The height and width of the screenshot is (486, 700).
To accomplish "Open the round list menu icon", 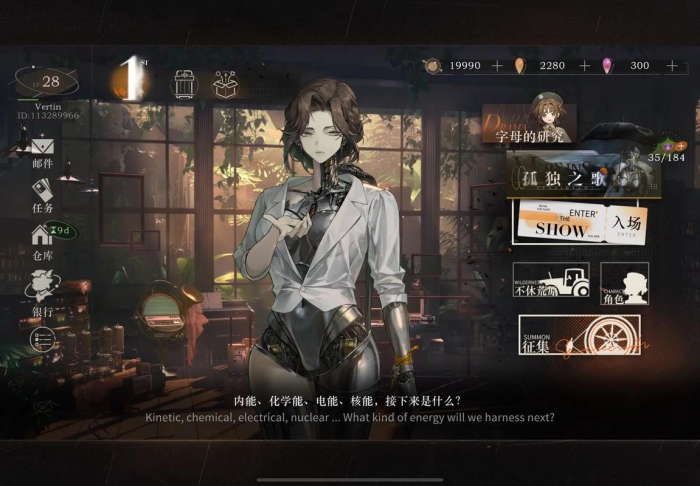I will (42, 341).
